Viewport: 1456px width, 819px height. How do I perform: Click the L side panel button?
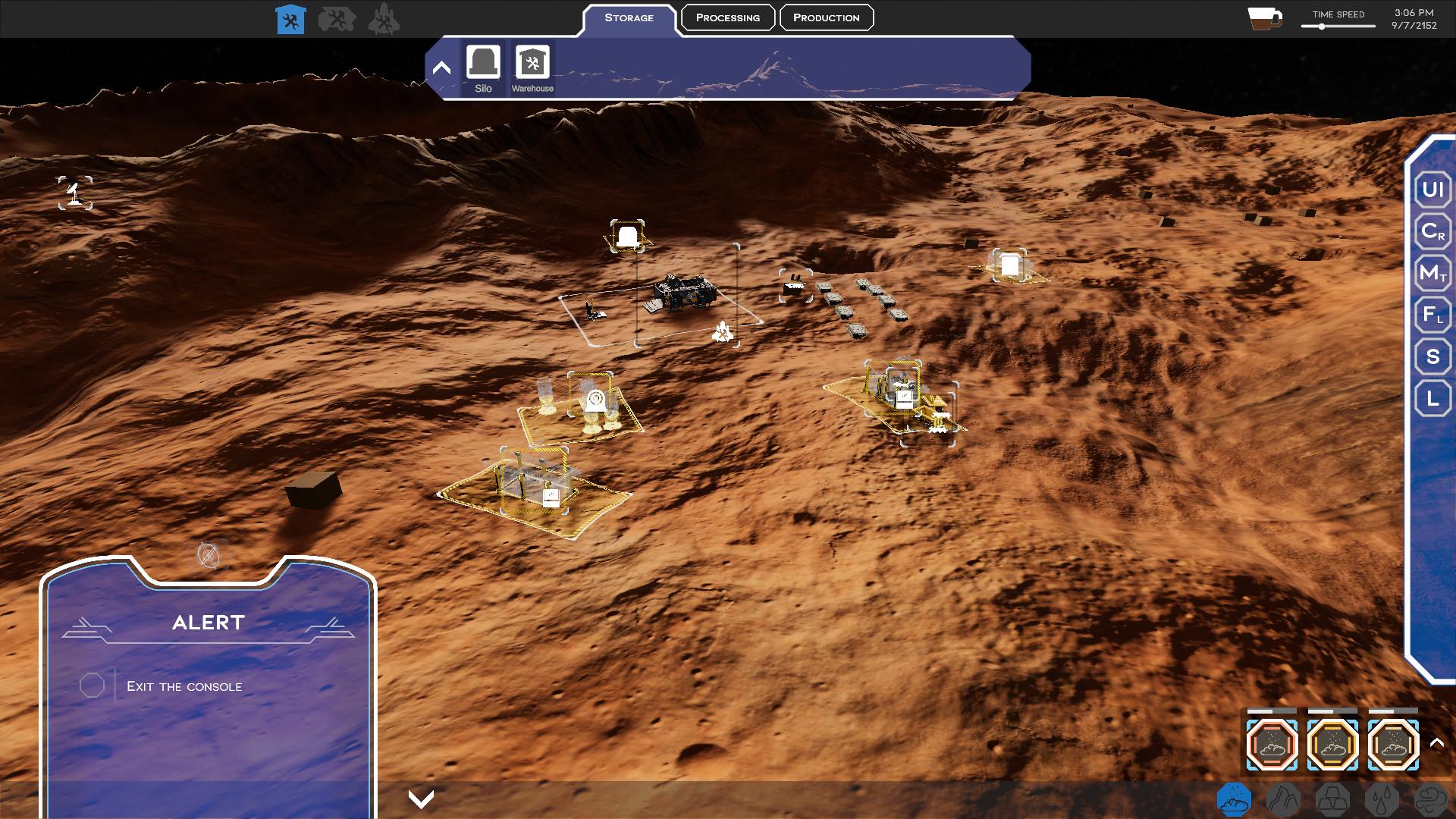pyautogui.click(x=1432, y=398)
